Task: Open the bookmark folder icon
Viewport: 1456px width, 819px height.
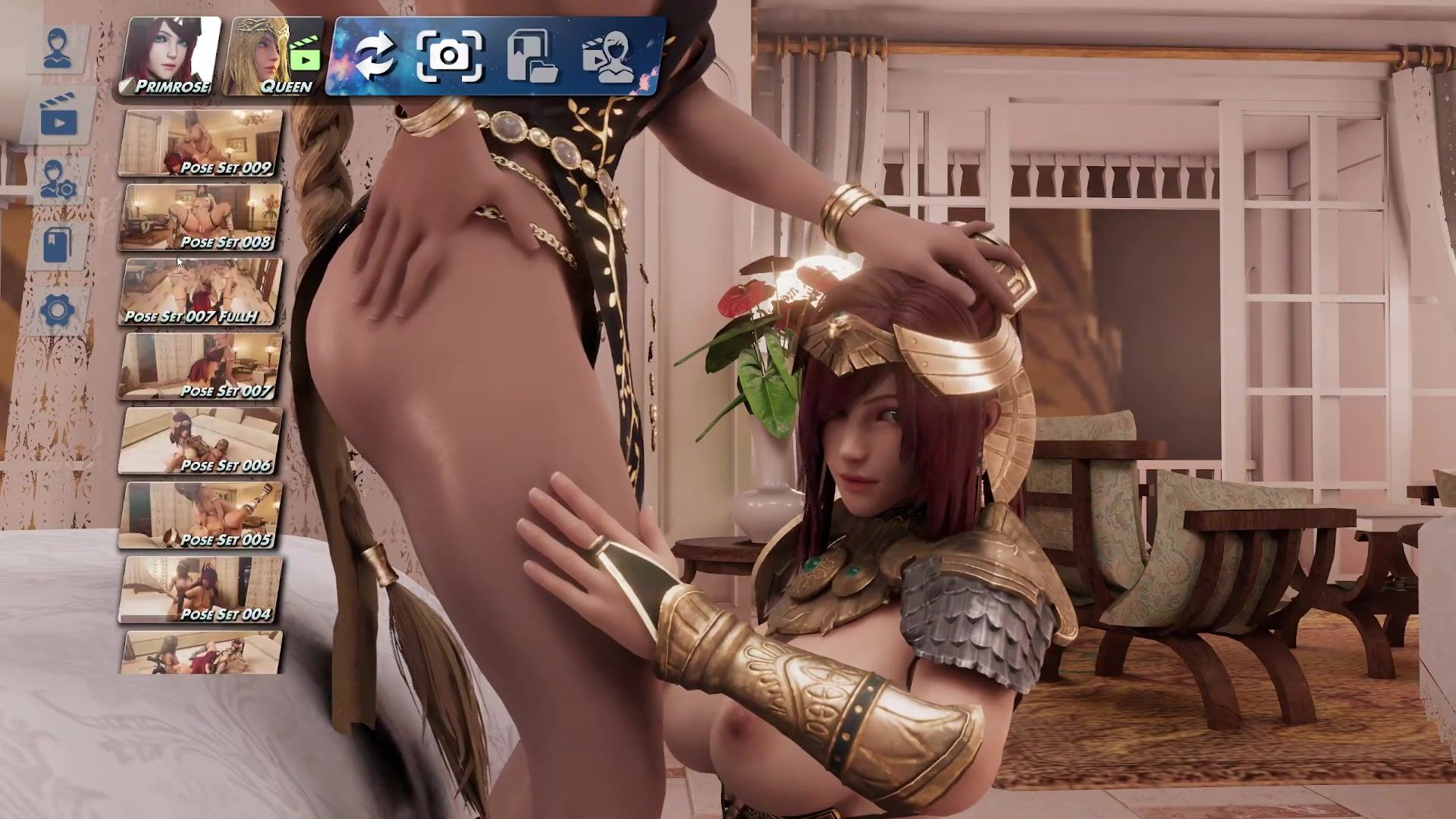Action: tap(531, 55)
